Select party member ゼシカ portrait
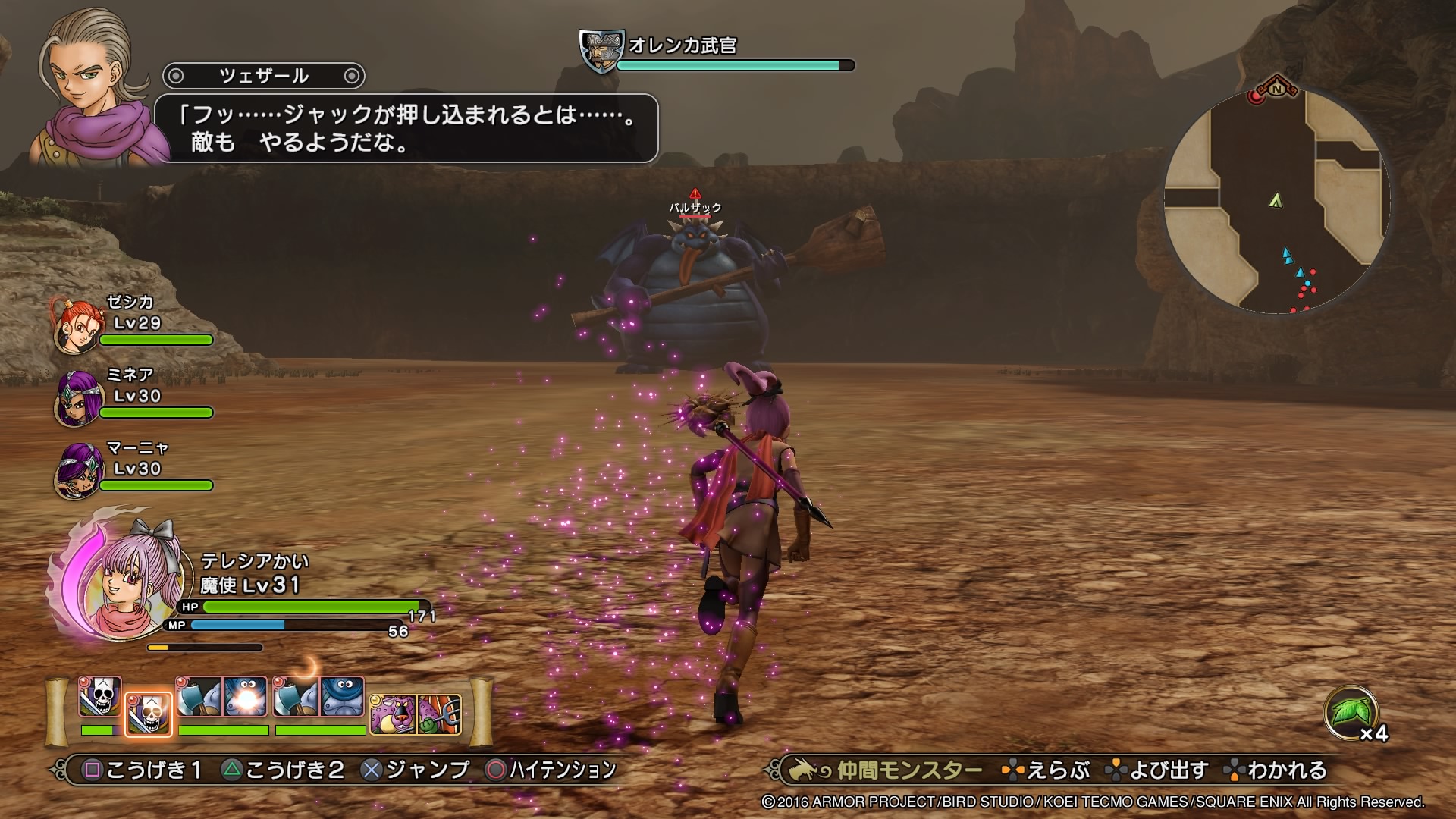Image resolution: width=1456 pixels, height=819 pixels. click(x=77, y=326)
